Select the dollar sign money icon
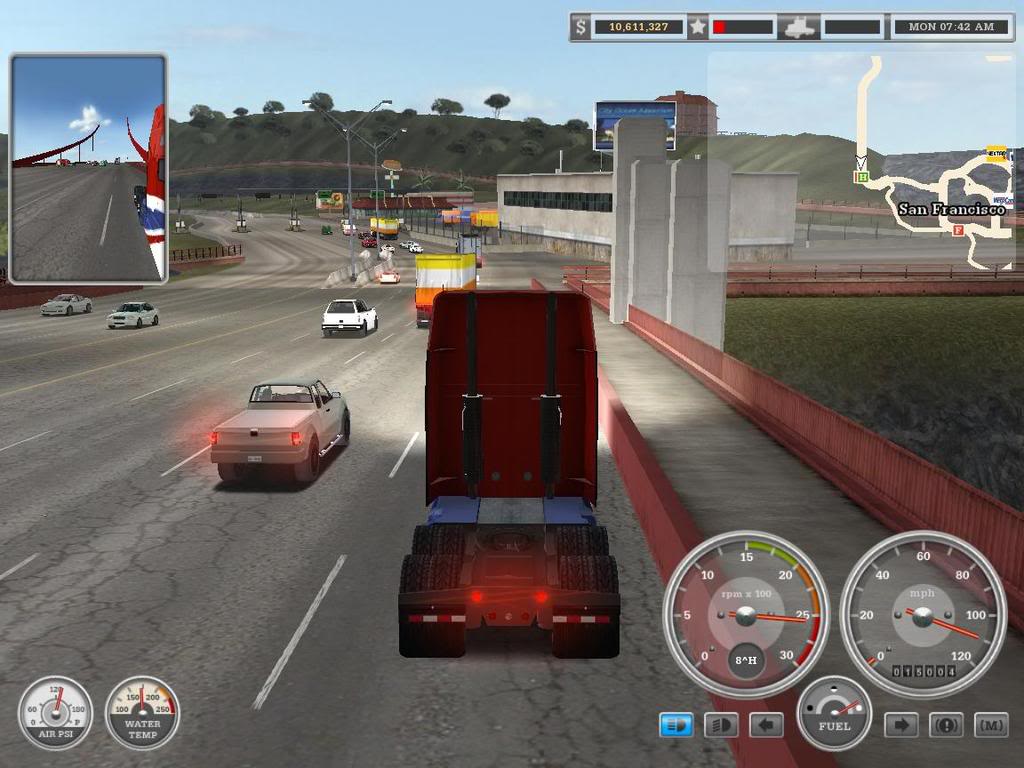This screenshot has width=1024, height=768. pyautogui.click(x=580, y=26)
